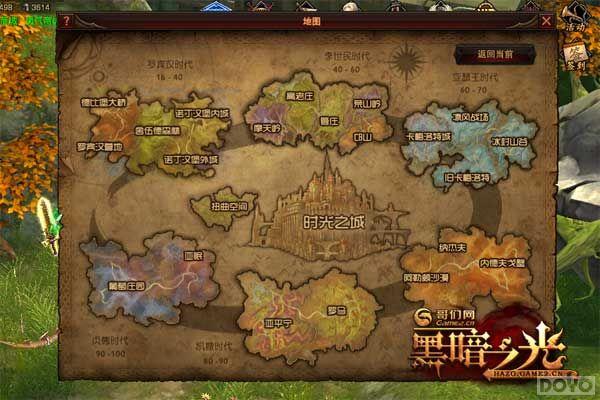Viewport: 600px width, 400px height.
Task: Choose the 诺丁汉堡外城 location
Action: point(189,158)
